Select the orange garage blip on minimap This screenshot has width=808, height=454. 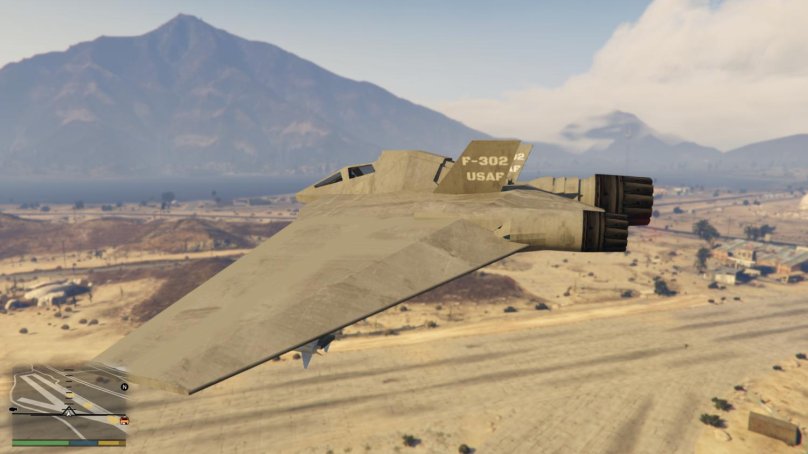tap(124, 420)
